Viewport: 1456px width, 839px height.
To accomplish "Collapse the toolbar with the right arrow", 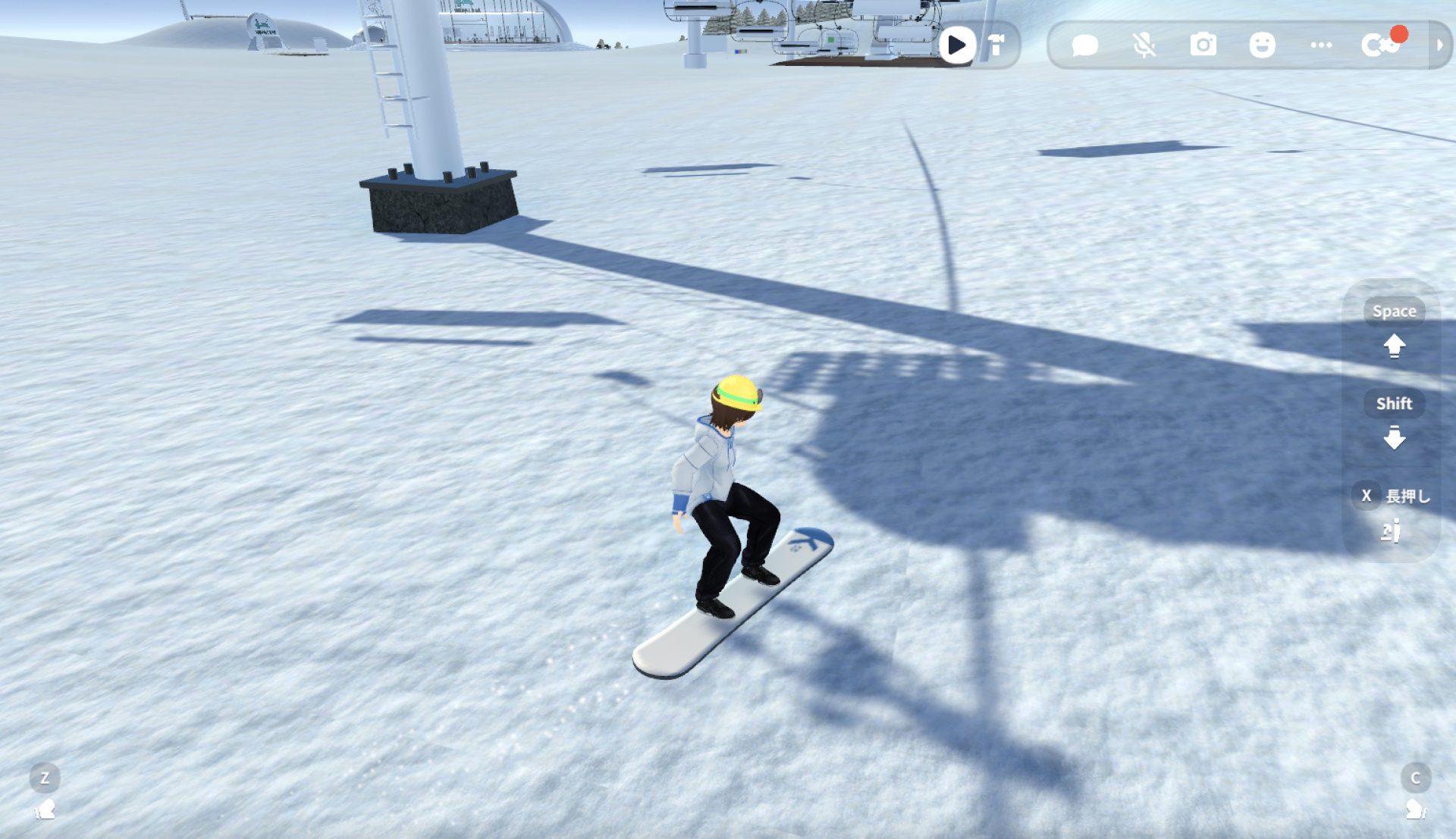I will point(1439,45).
